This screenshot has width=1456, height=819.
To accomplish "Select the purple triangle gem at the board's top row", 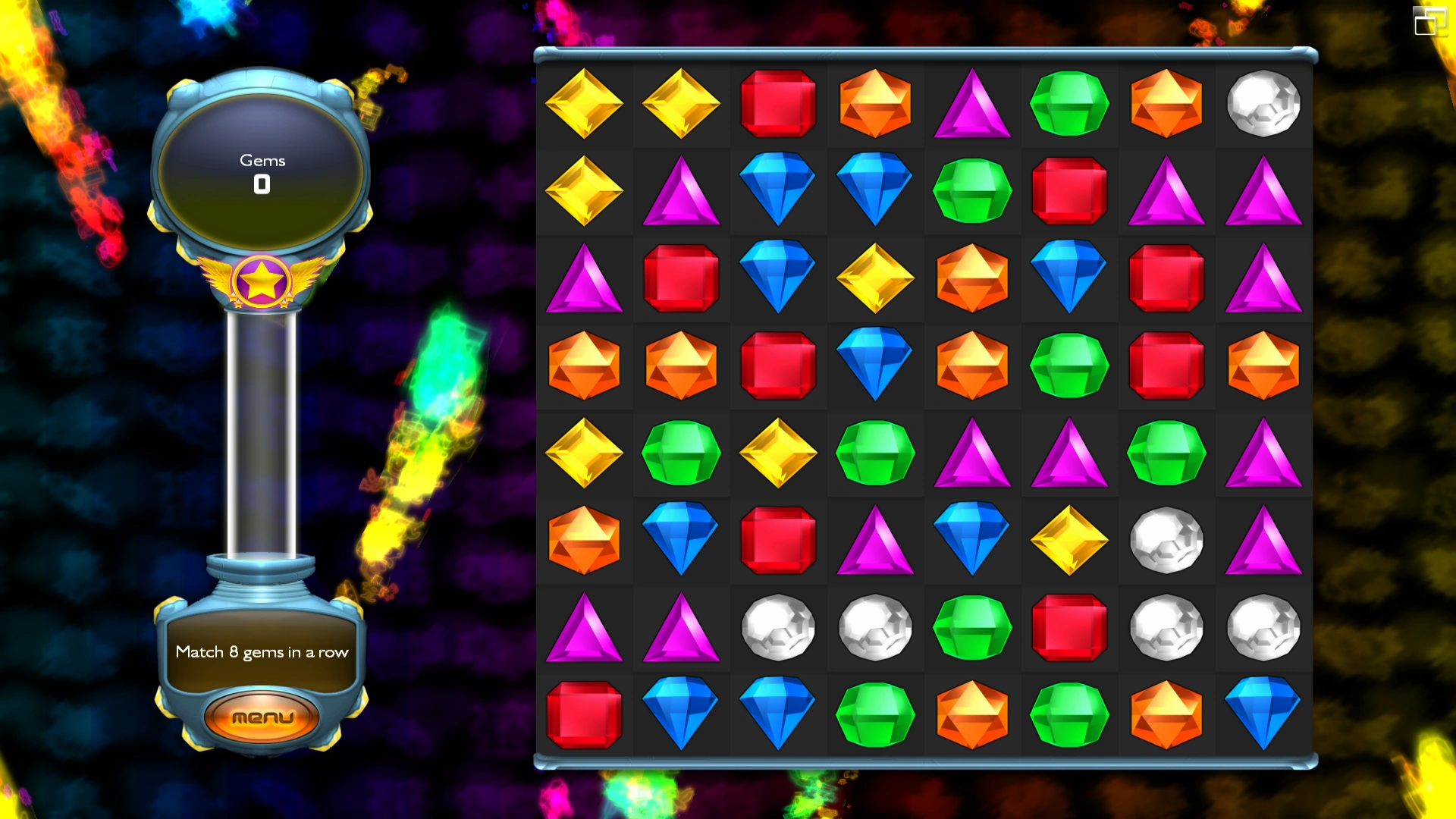I will pos(972,102).
